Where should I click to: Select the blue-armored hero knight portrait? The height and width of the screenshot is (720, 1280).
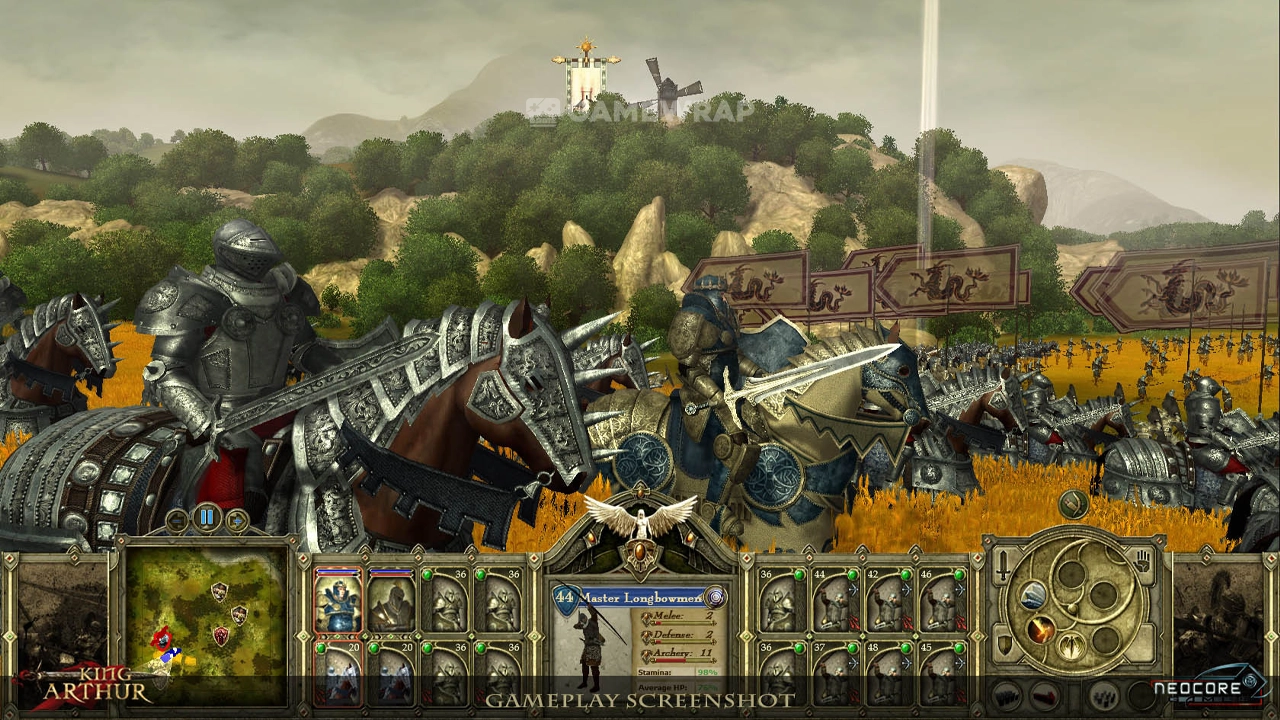pyautogui.click(x=338, y=601)
